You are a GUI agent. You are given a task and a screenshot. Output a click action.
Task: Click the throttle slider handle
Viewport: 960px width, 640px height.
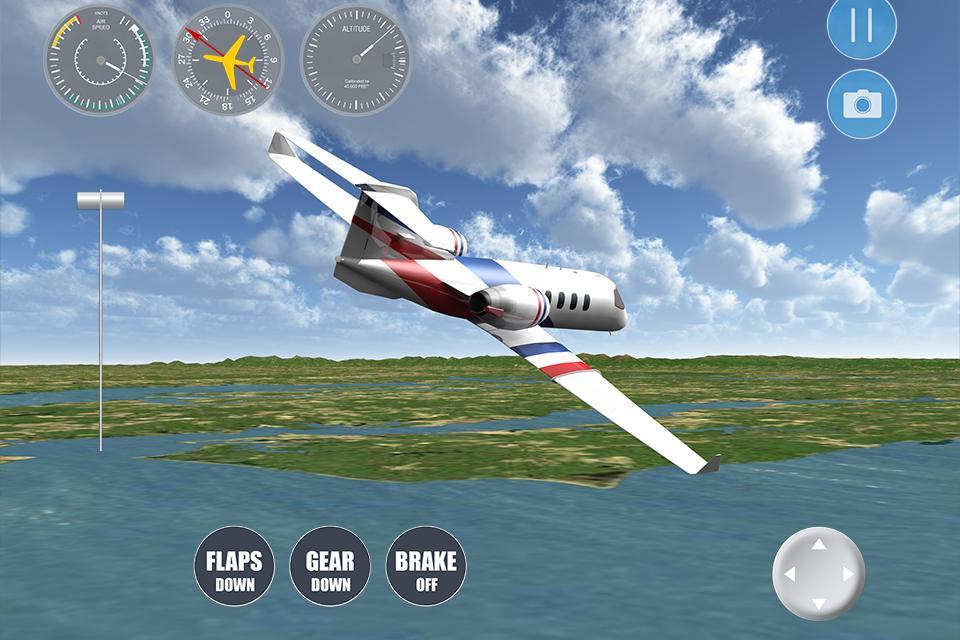click(x=101, y=201)
